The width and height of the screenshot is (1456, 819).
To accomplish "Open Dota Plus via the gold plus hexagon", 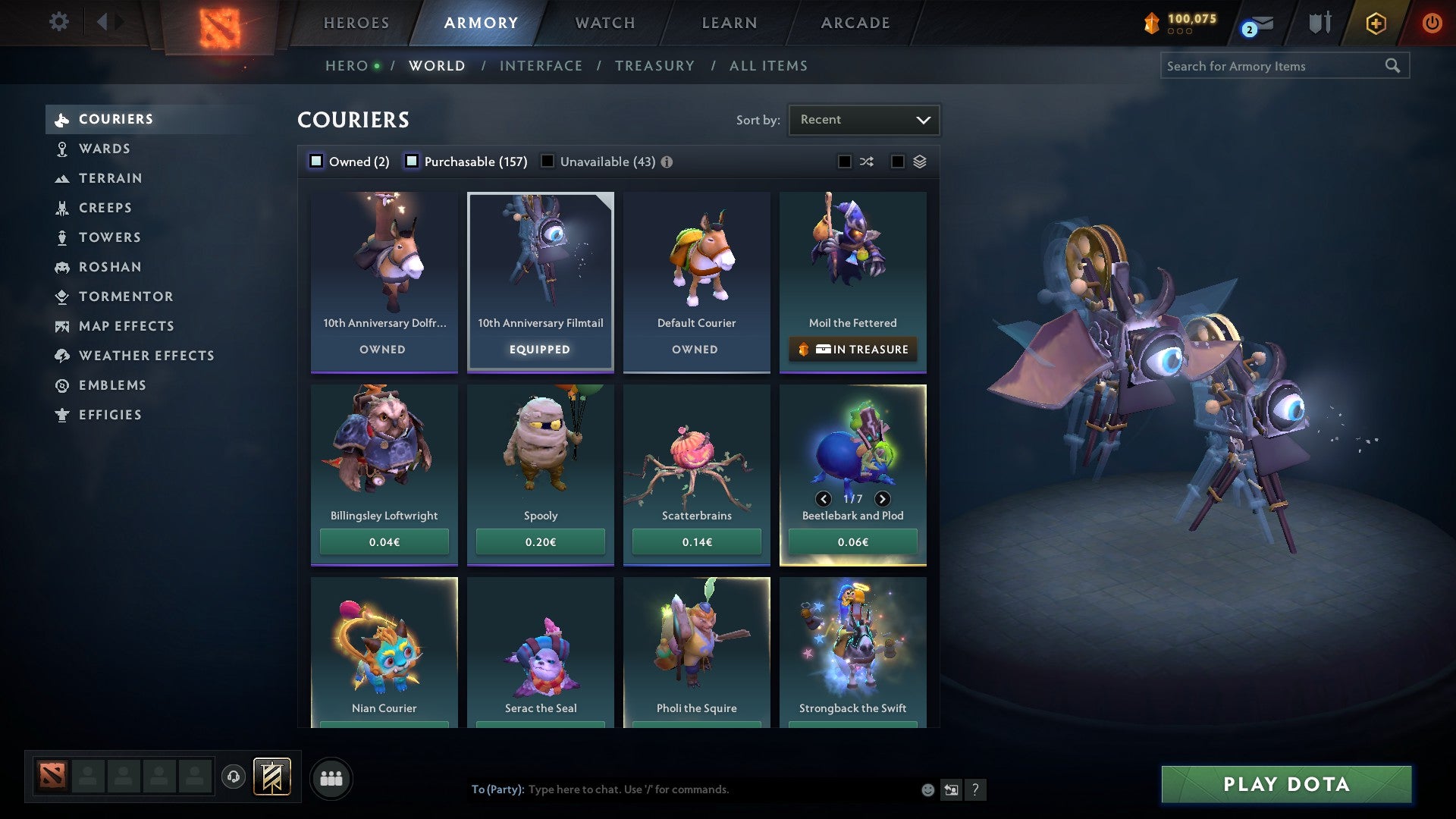I will tap(1375, 23).
